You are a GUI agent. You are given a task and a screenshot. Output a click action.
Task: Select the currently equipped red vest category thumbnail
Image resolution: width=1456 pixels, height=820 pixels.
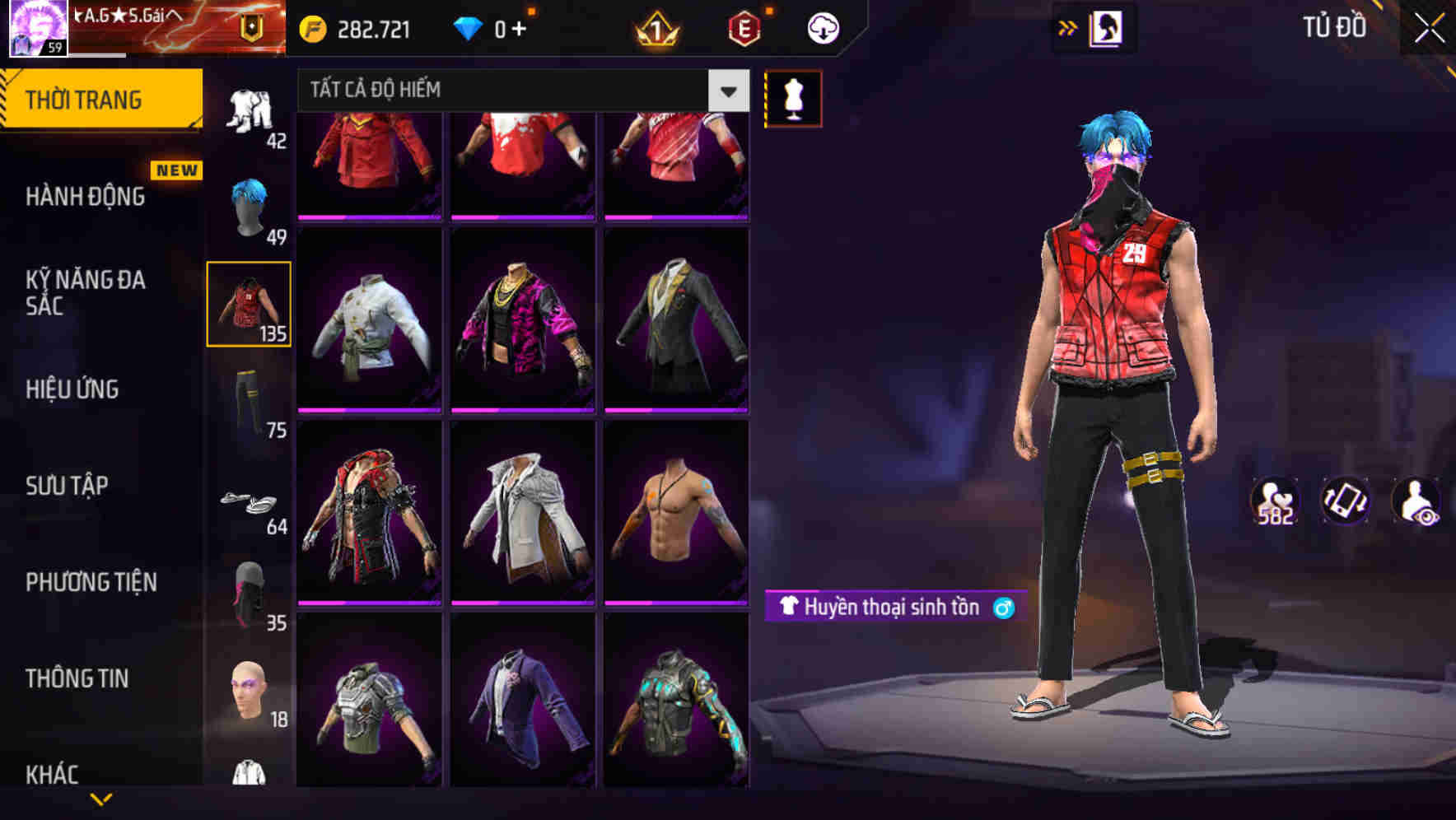[249, 303]
